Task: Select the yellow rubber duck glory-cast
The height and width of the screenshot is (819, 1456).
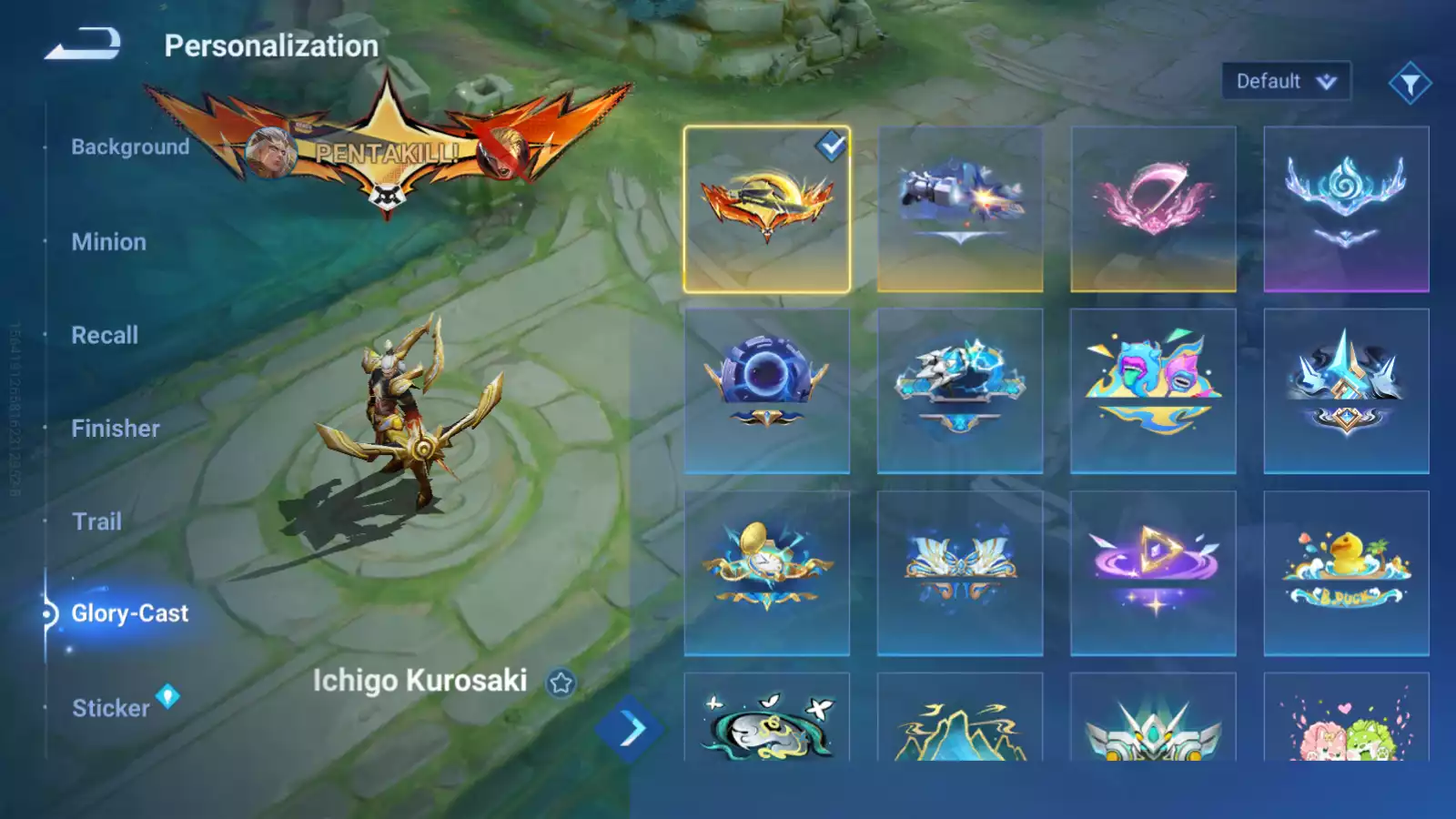Action: click(x=1346, y=573)
